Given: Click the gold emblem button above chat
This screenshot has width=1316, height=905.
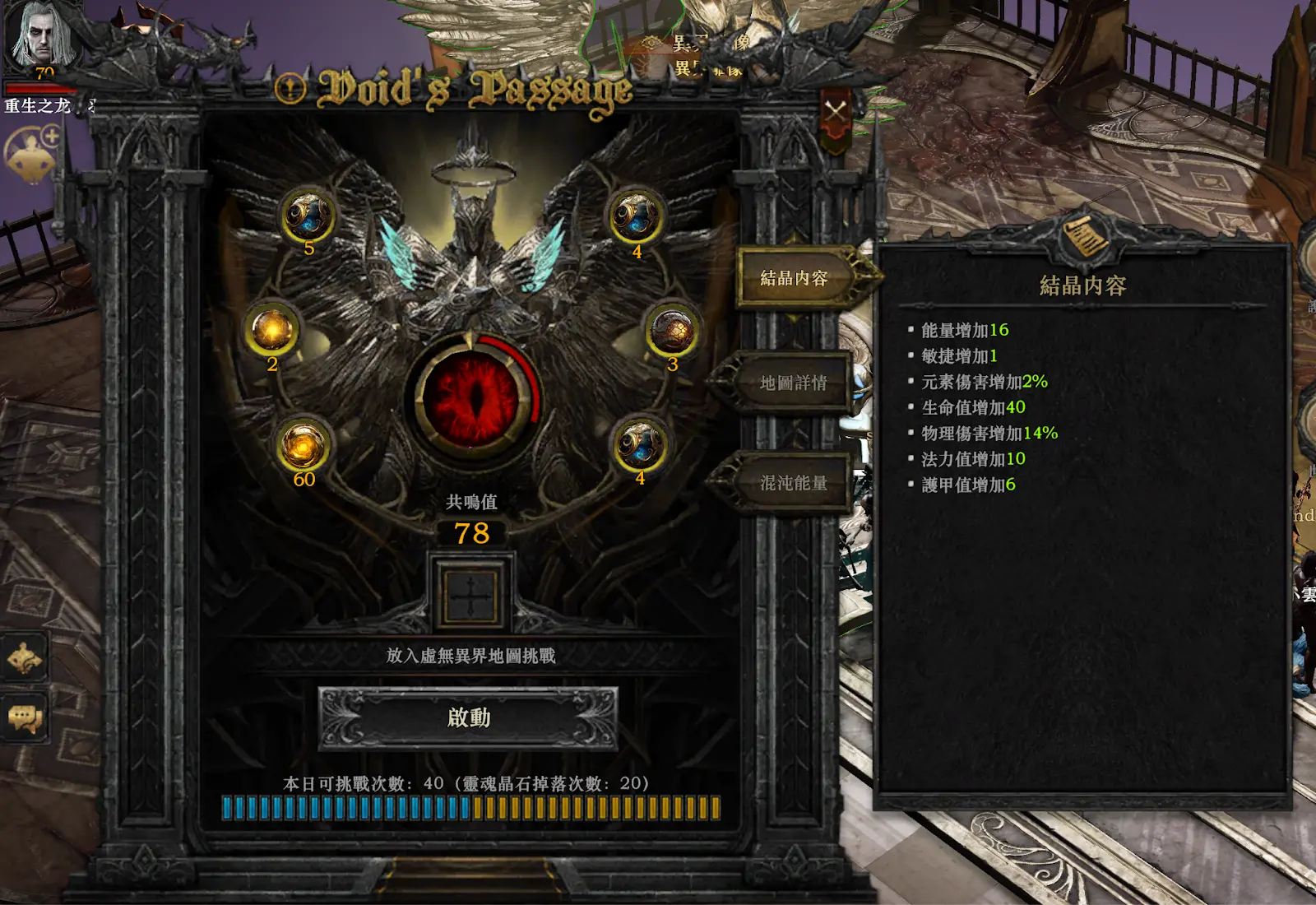Looking at the screenshot, I should tap(25, 658).
